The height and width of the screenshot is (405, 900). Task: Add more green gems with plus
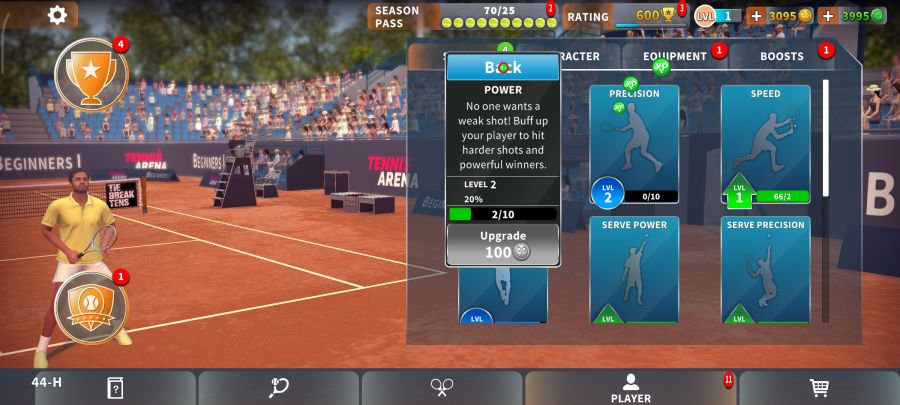pos(827,16)
